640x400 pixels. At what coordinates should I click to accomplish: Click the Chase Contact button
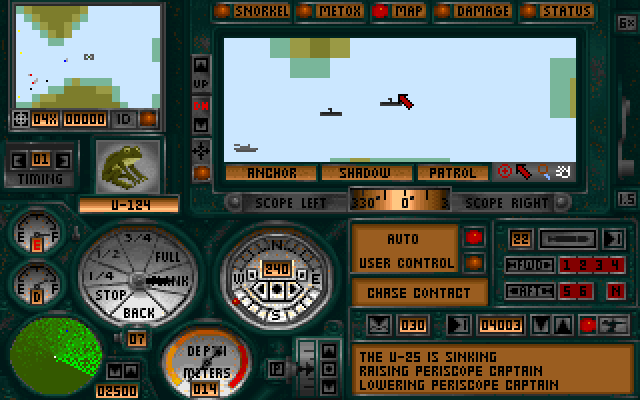[x=418, y=293]
